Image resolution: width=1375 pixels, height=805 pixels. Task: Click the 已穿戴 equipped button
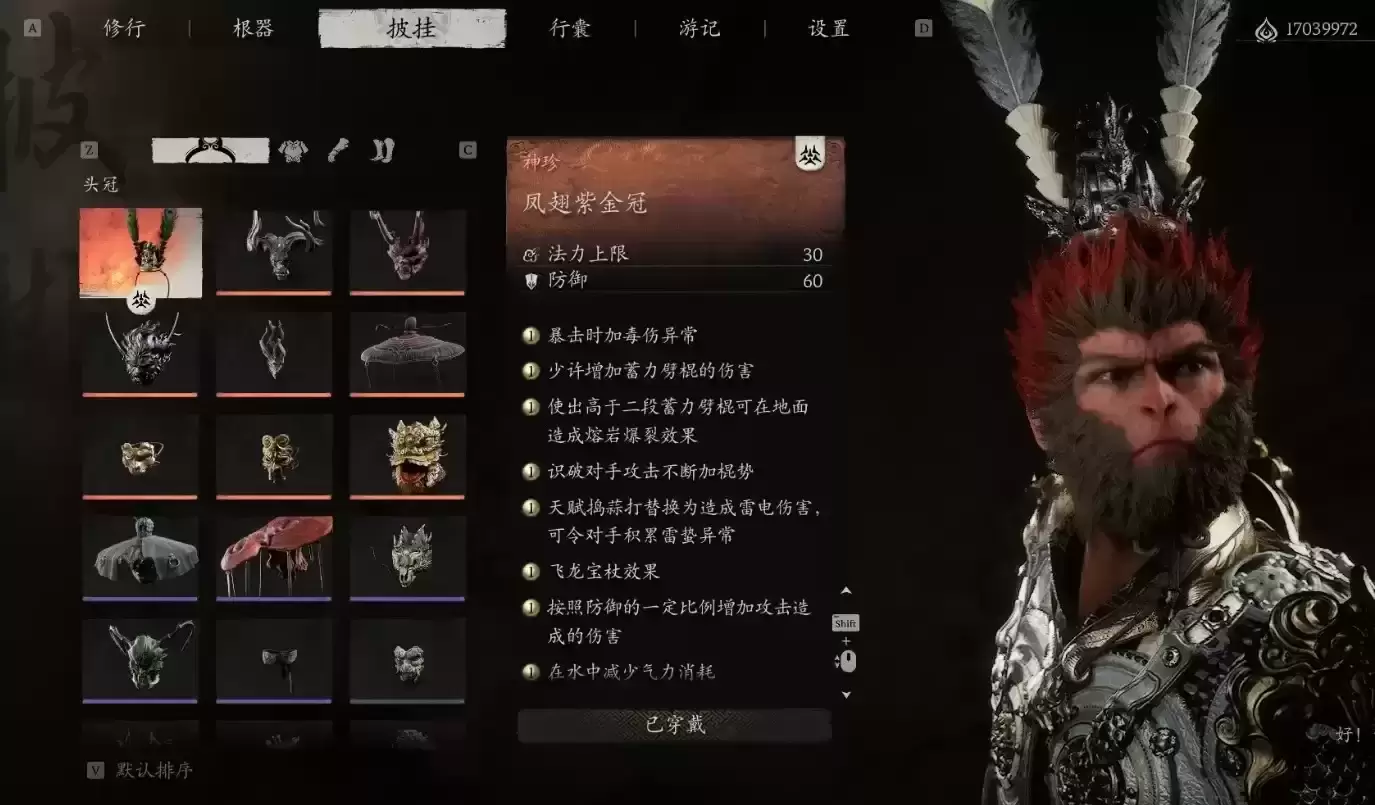click(673, 725)
